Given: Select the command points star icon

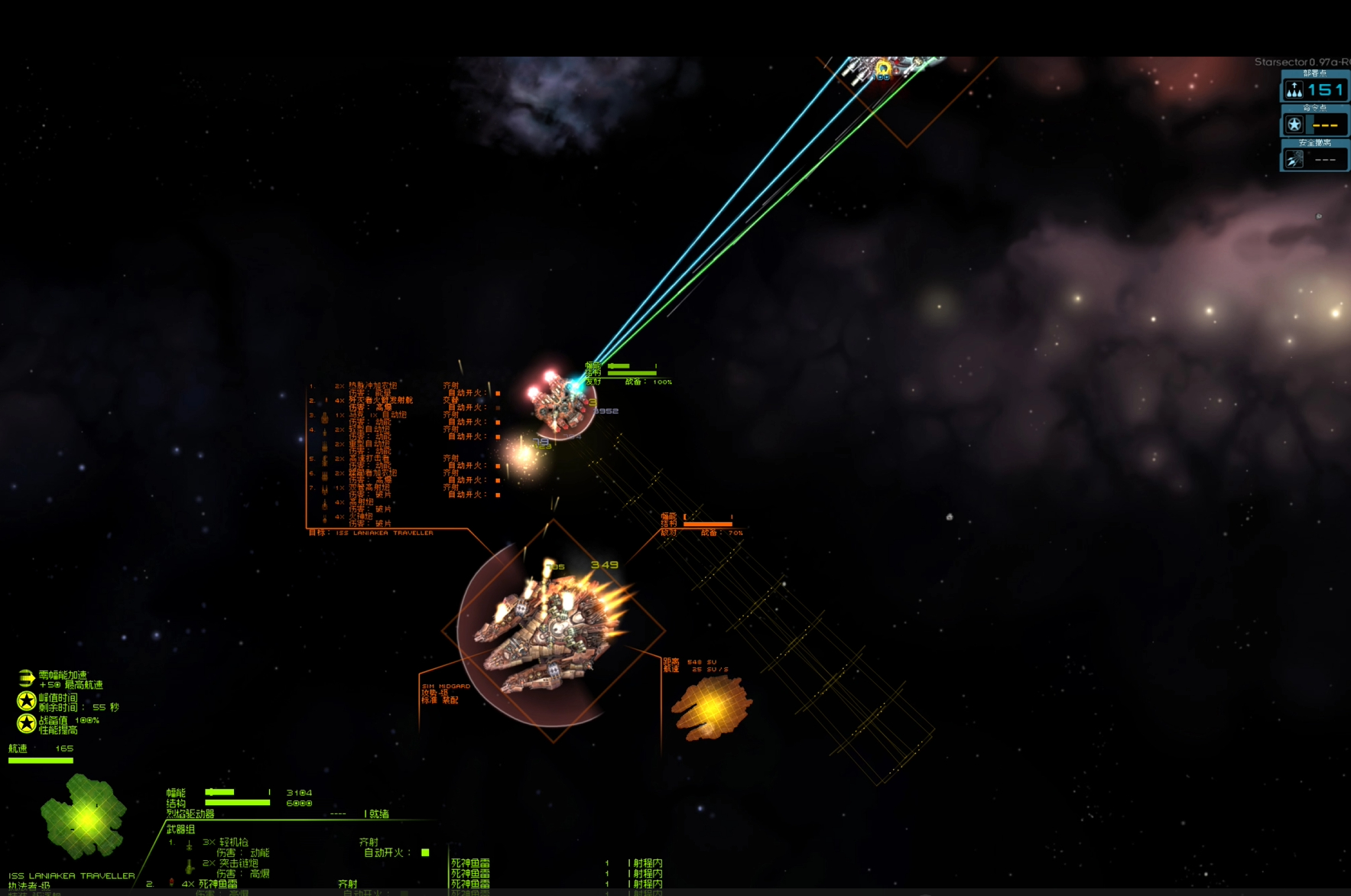Looking at the screenshot, I should point(1294,125).
